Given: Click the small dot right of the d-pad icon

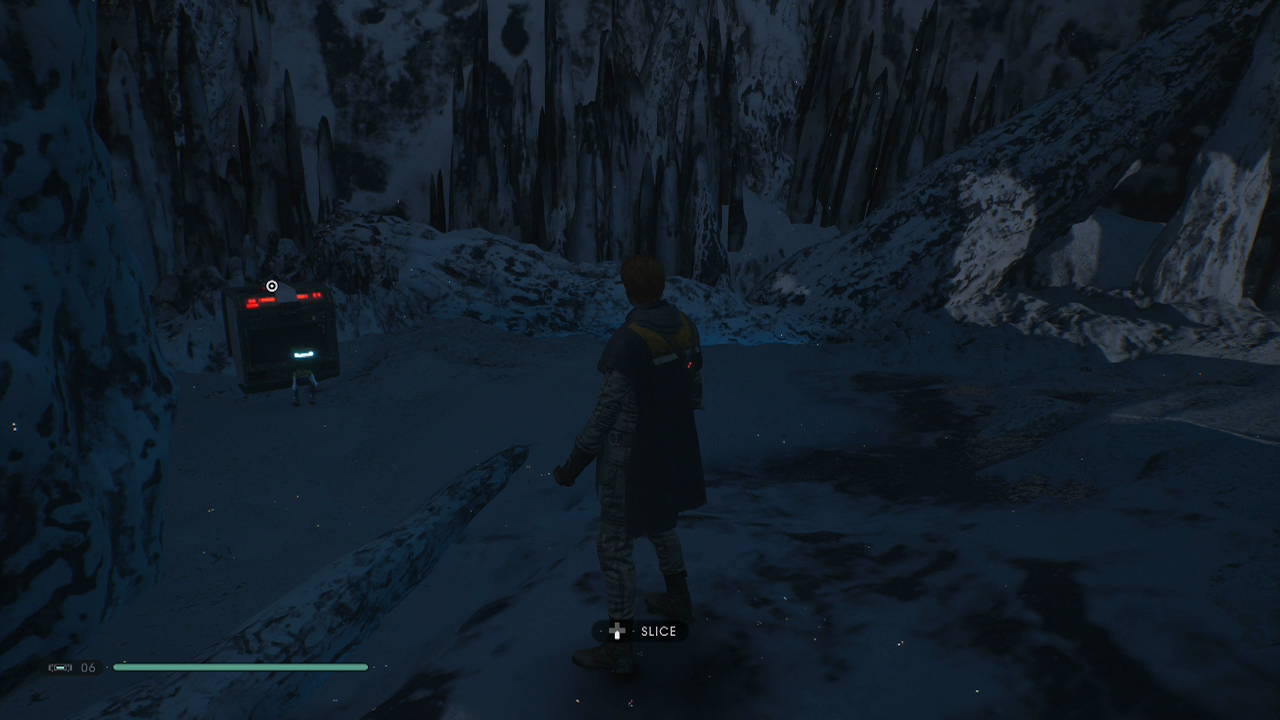Looking at the screenshot, I should [x=634, y=631].
